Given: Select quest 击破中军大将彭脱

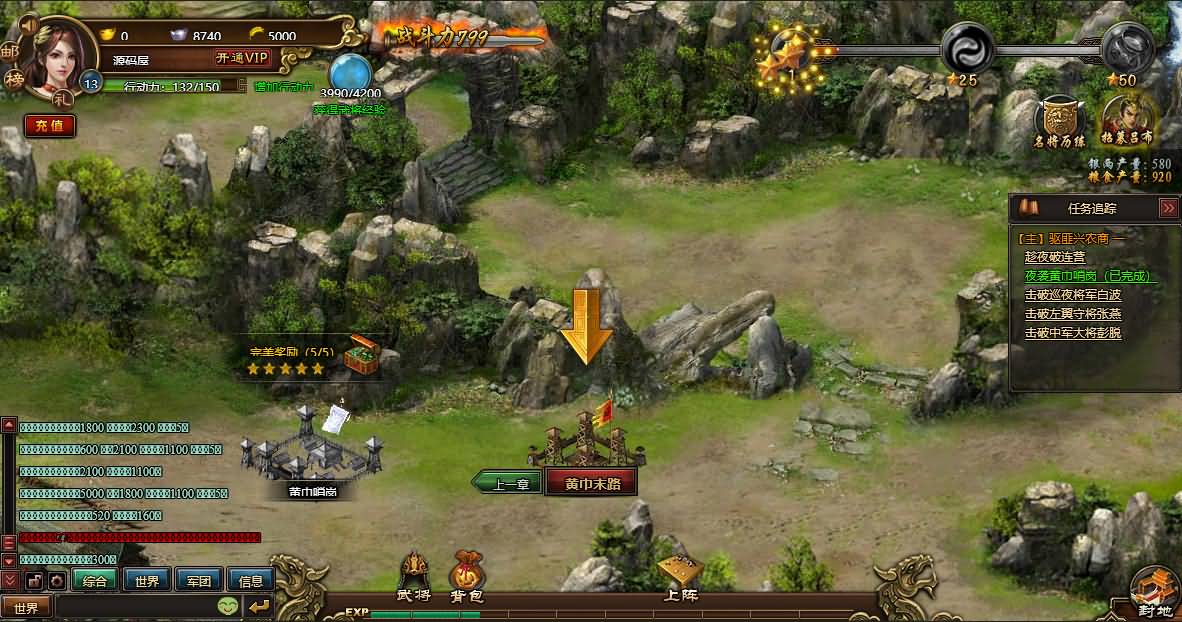Looking at the screenshot, I should coord(1072,333).
